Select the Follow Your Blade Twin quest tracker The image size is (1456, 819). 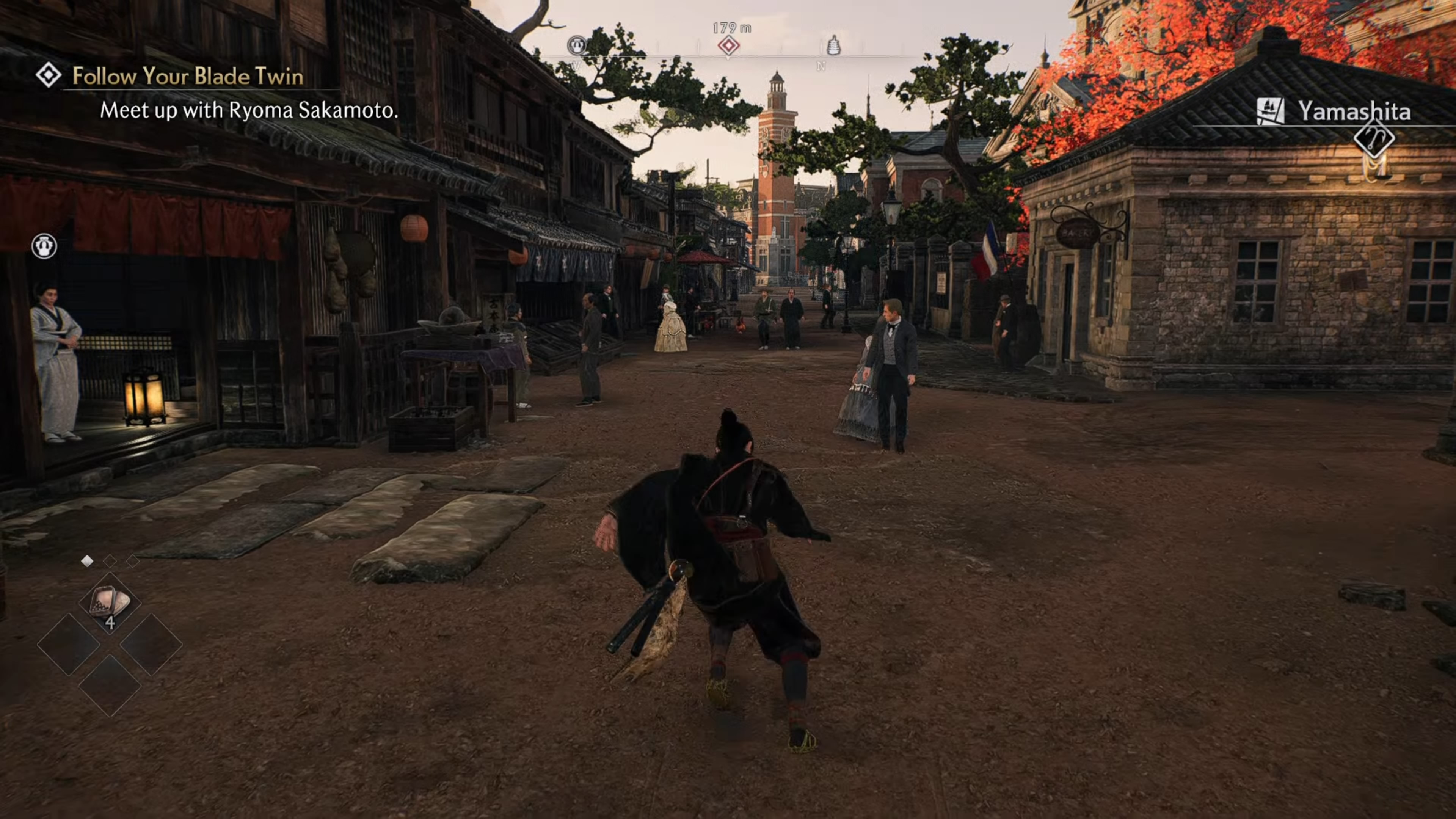(187, 76)
